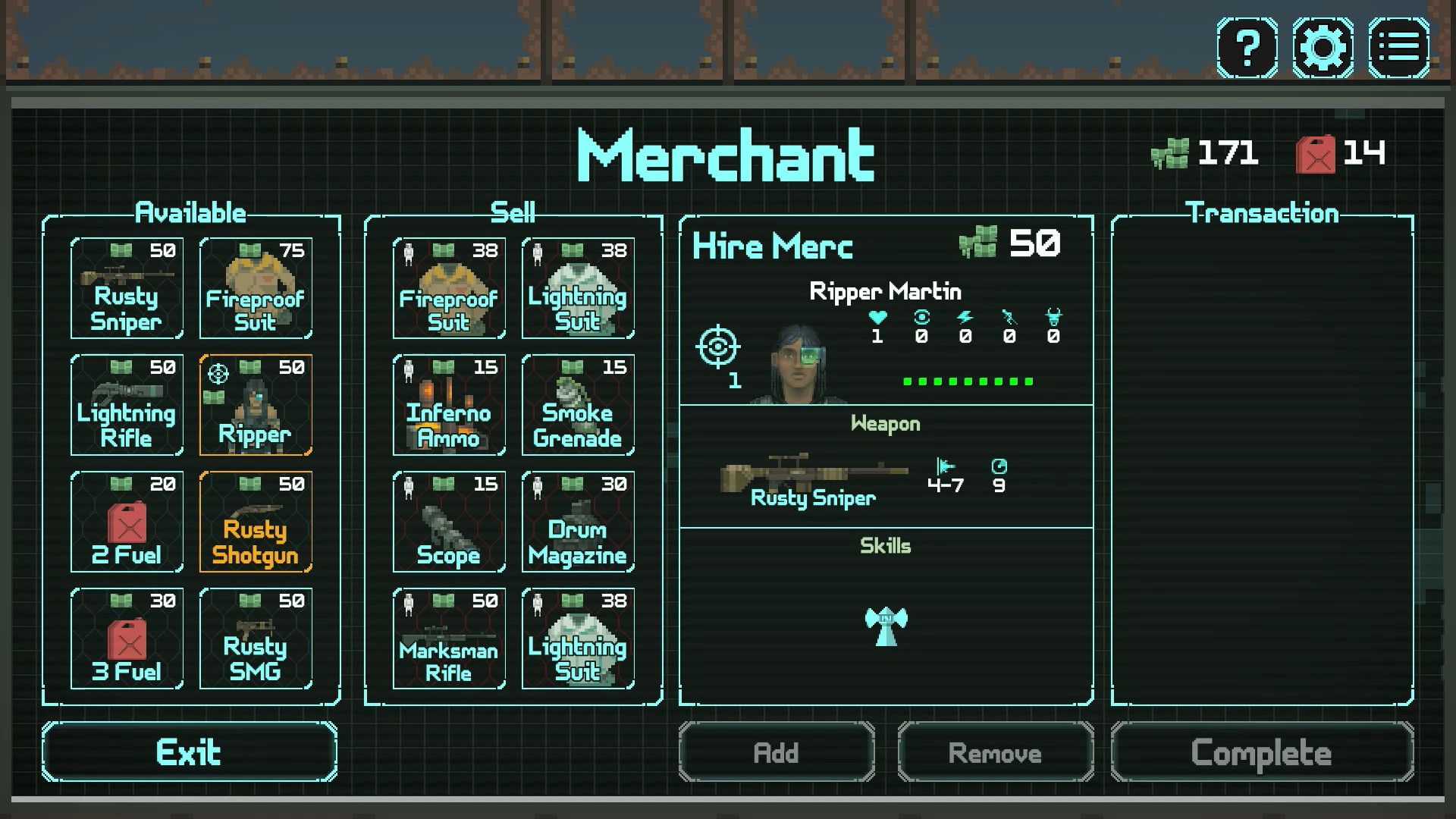This screenshot has width=1456, height=819.
Task: Sell the Smoke Grenade
Action: point(578,405)
